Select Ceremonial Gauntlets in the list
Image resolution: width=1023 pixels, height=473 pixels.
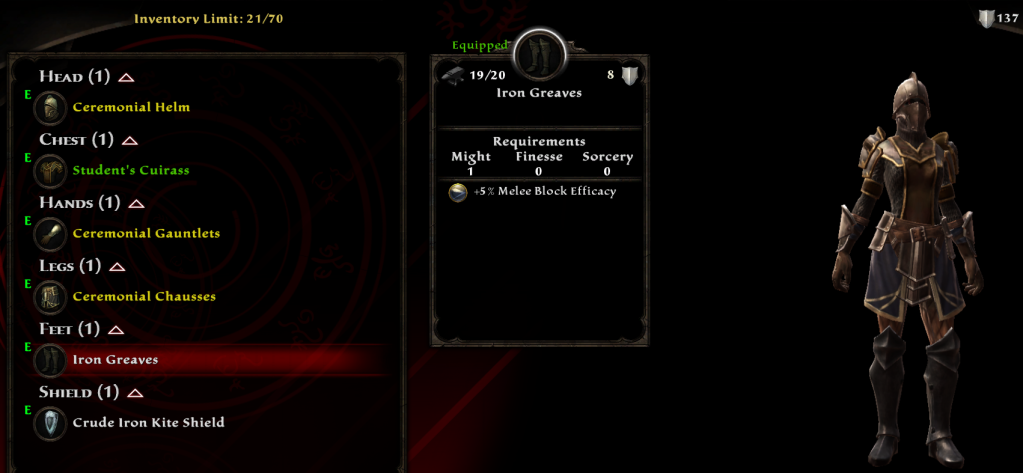click(x=146, y=233)
